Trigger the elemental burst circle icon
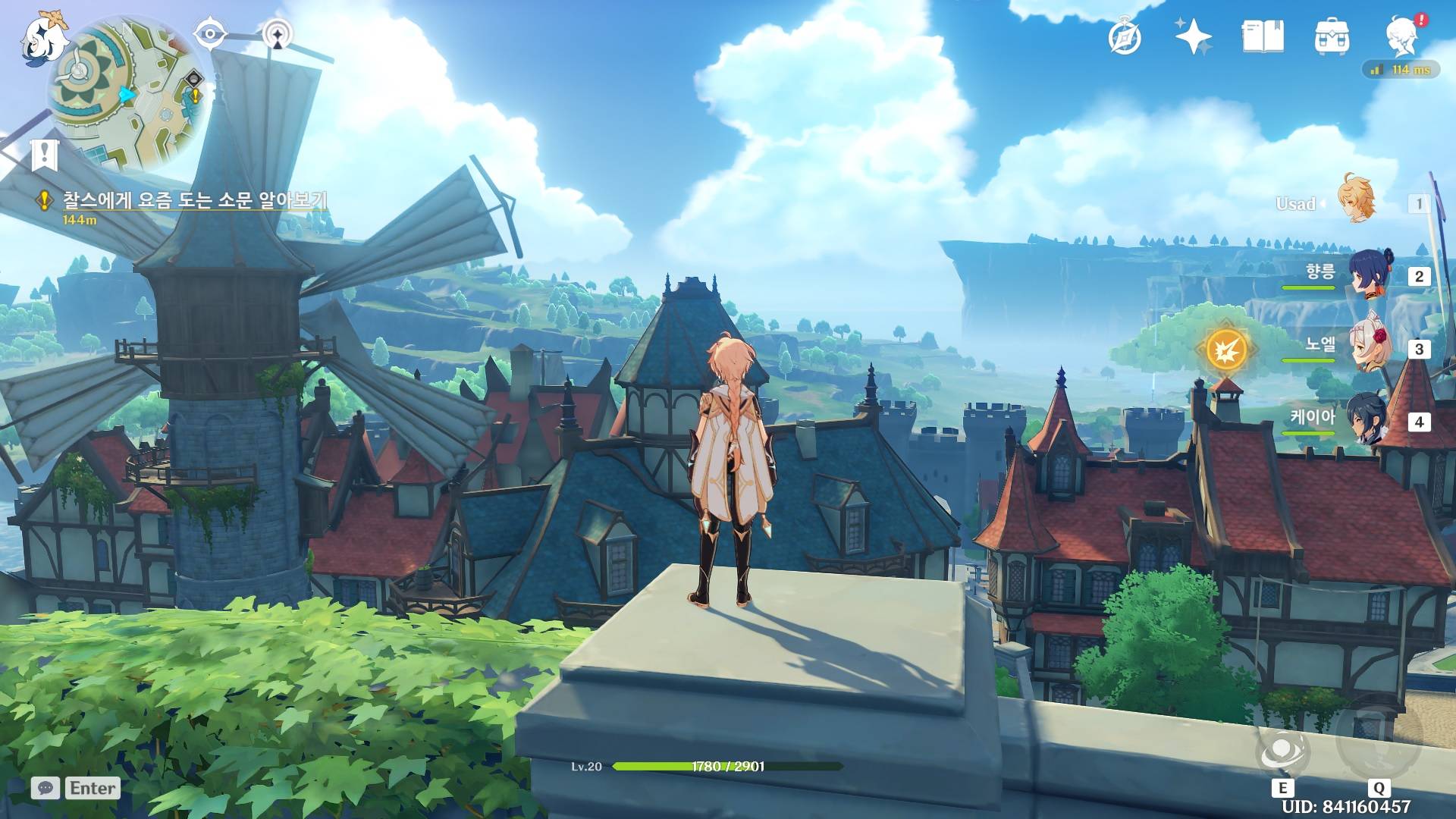The image size is (1456, 819). [x=1377, y=742]
